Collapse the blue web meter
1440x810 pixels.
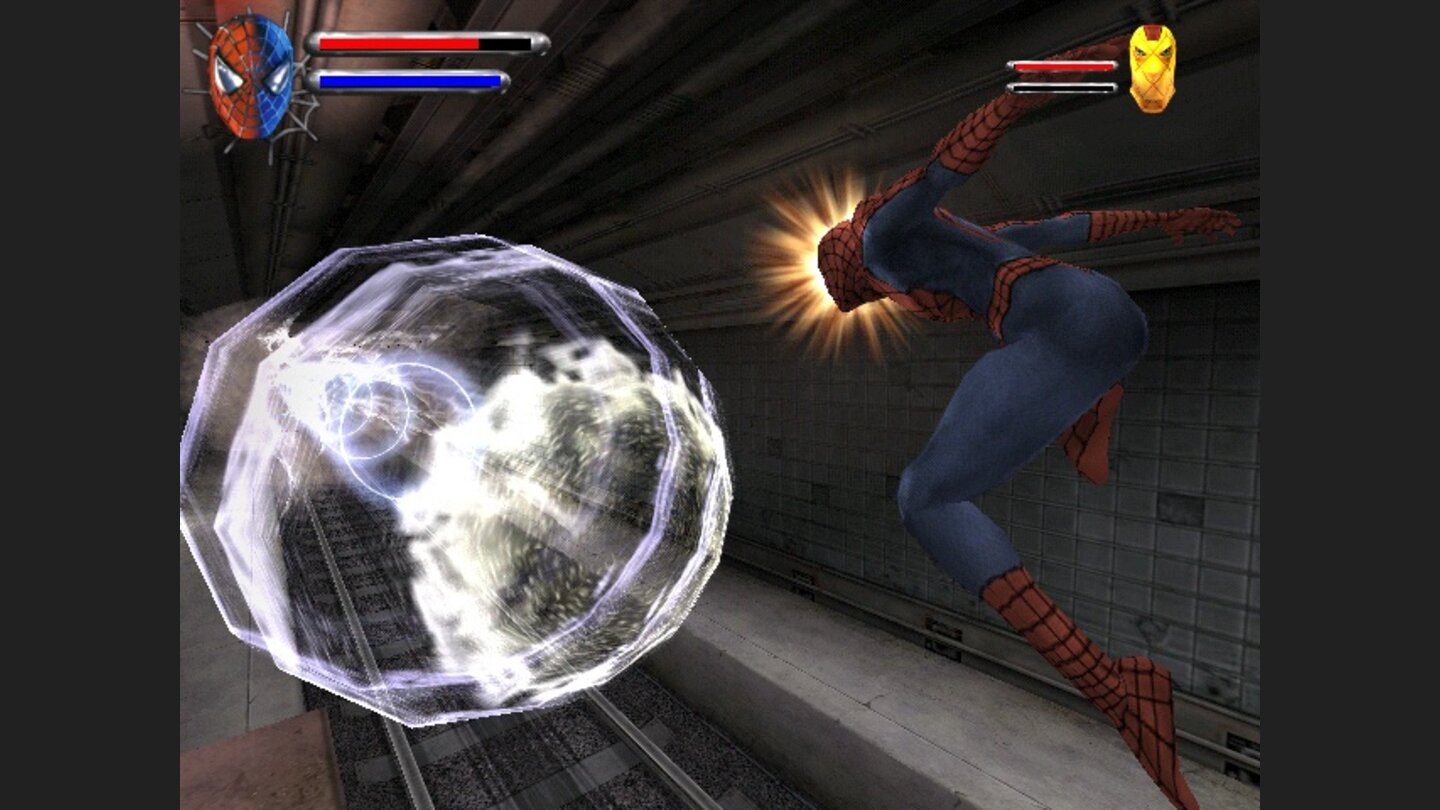410,78
